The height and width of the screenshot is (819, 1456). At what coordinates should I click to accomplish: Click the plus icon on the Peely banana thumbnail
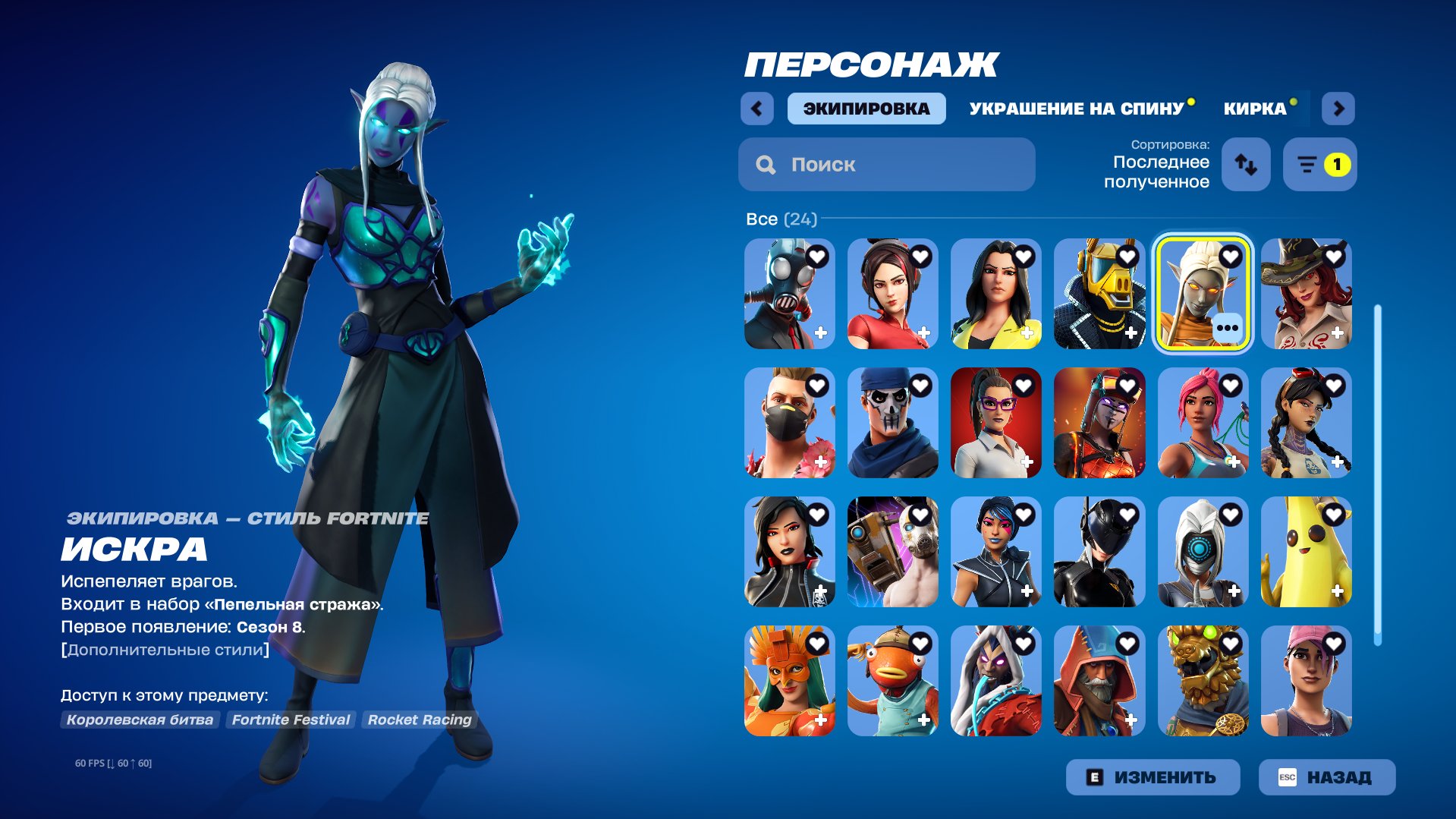pyautogui.click(x=1338, y=590)
